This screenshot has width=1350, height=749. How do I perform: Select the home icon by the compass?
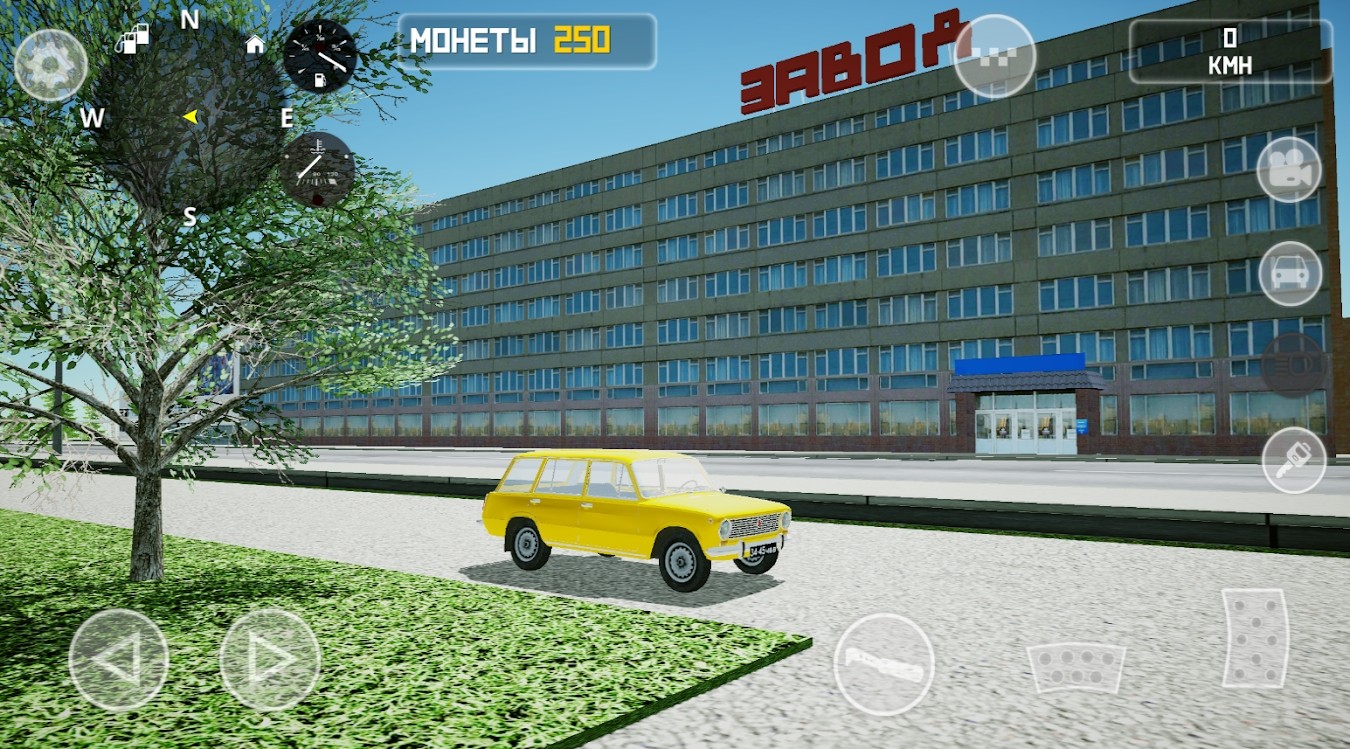click(x=255, y=44)
